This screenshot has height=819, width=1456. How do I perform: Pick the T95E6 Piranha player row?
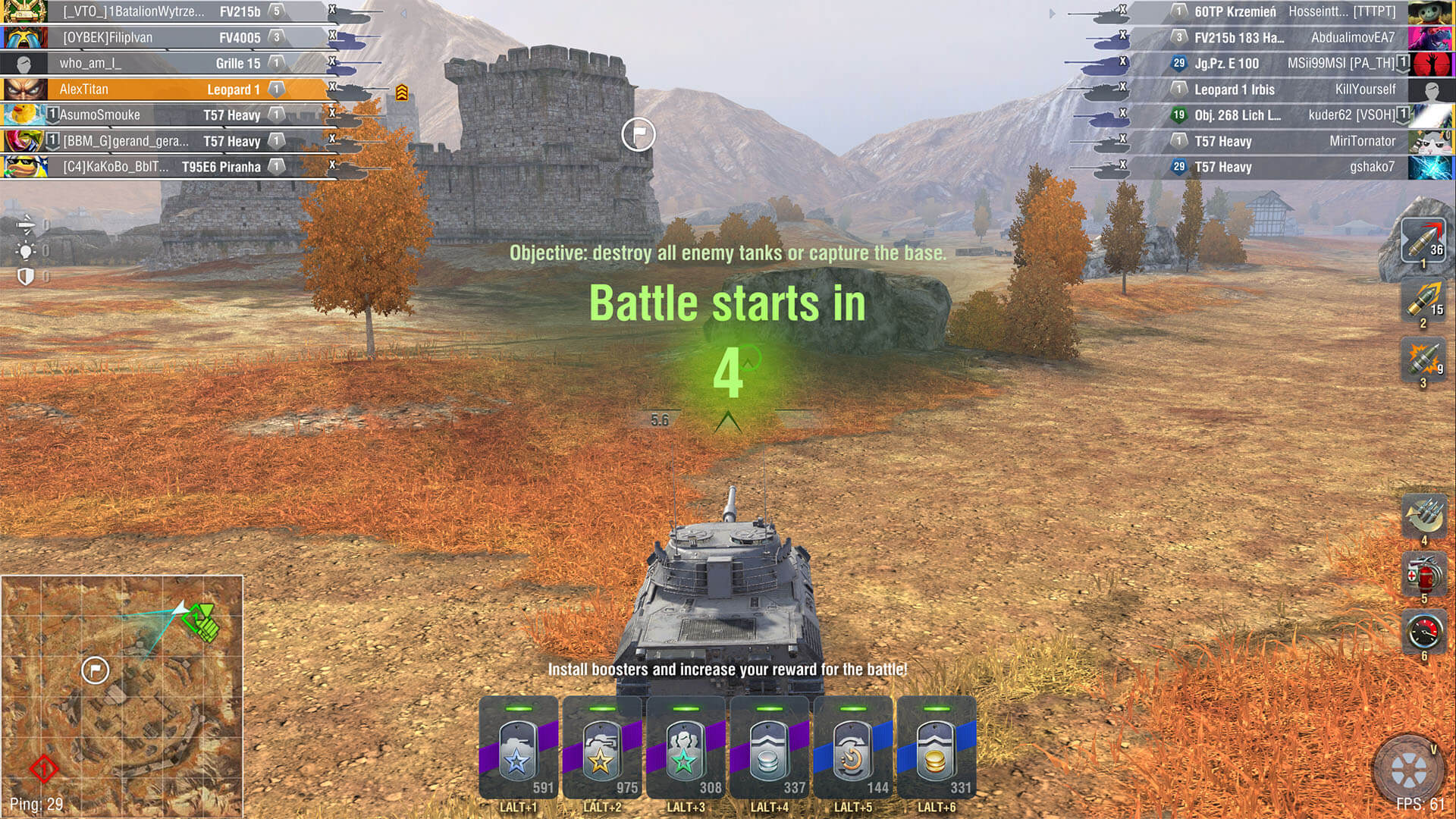click(163, 167)
